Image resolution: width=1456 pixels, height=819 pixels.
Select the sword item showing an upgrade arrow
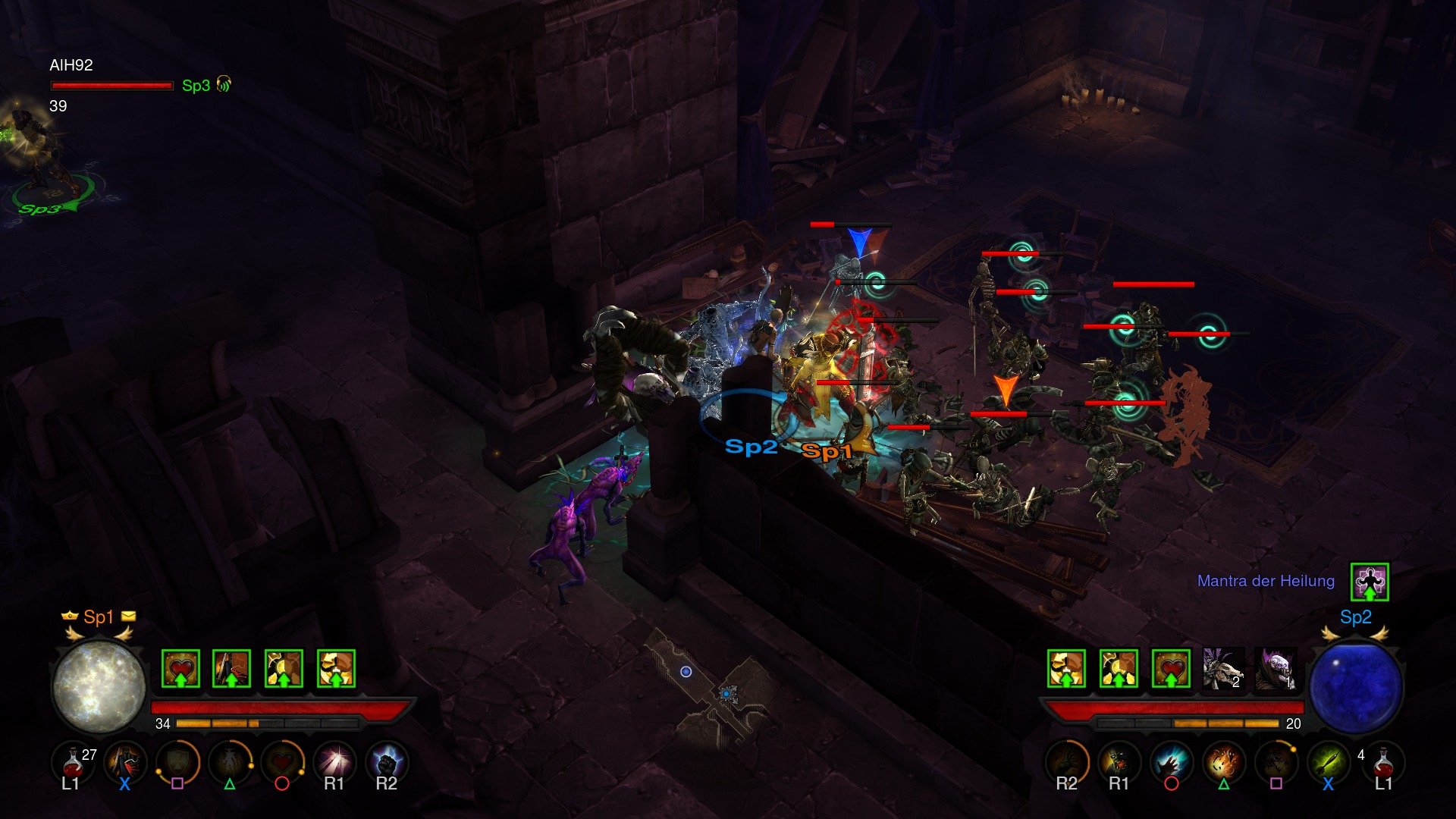tap(231, 667)
